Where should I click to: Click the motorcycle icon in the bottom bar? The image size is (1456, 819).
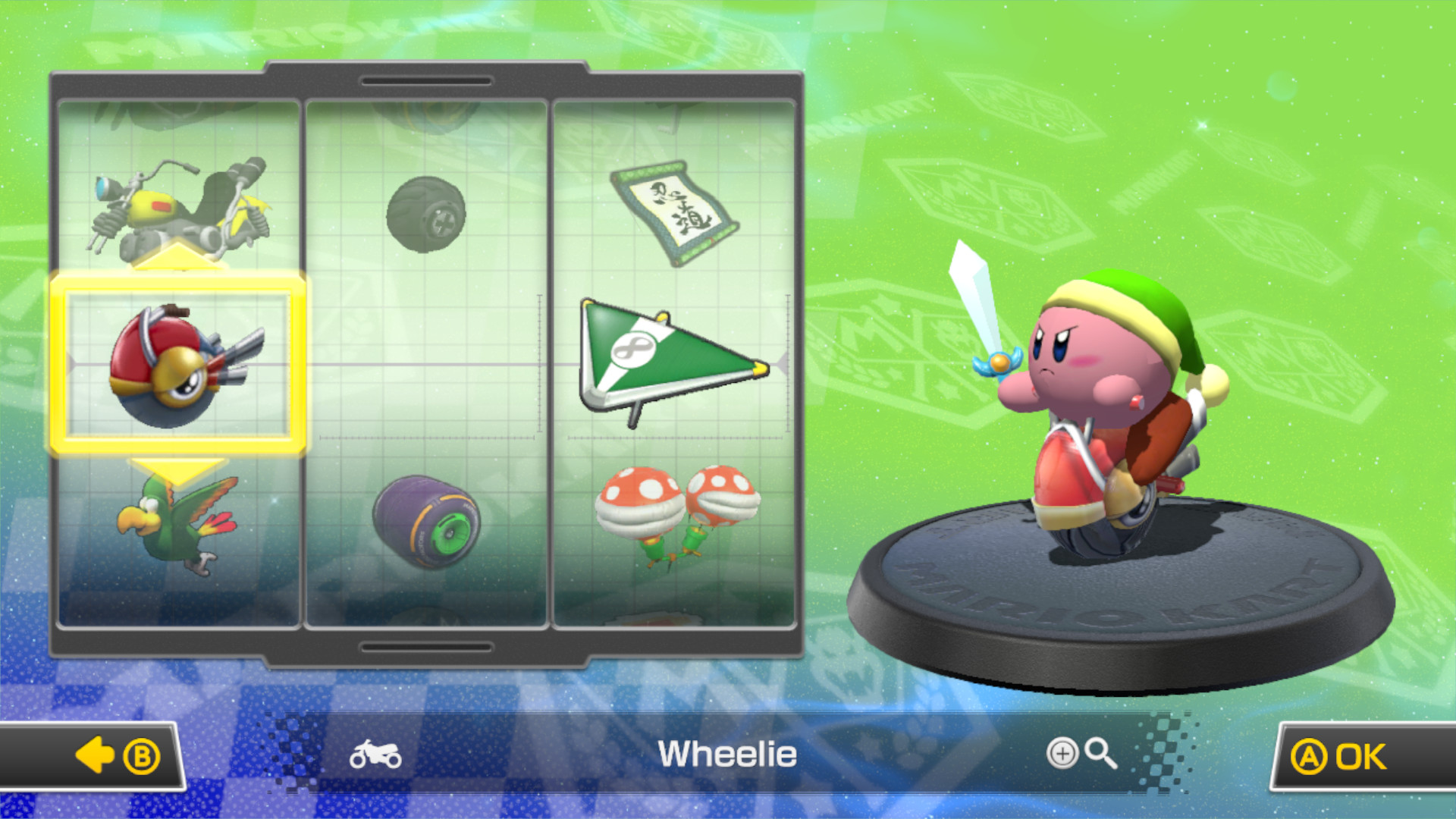pos(377,753)
